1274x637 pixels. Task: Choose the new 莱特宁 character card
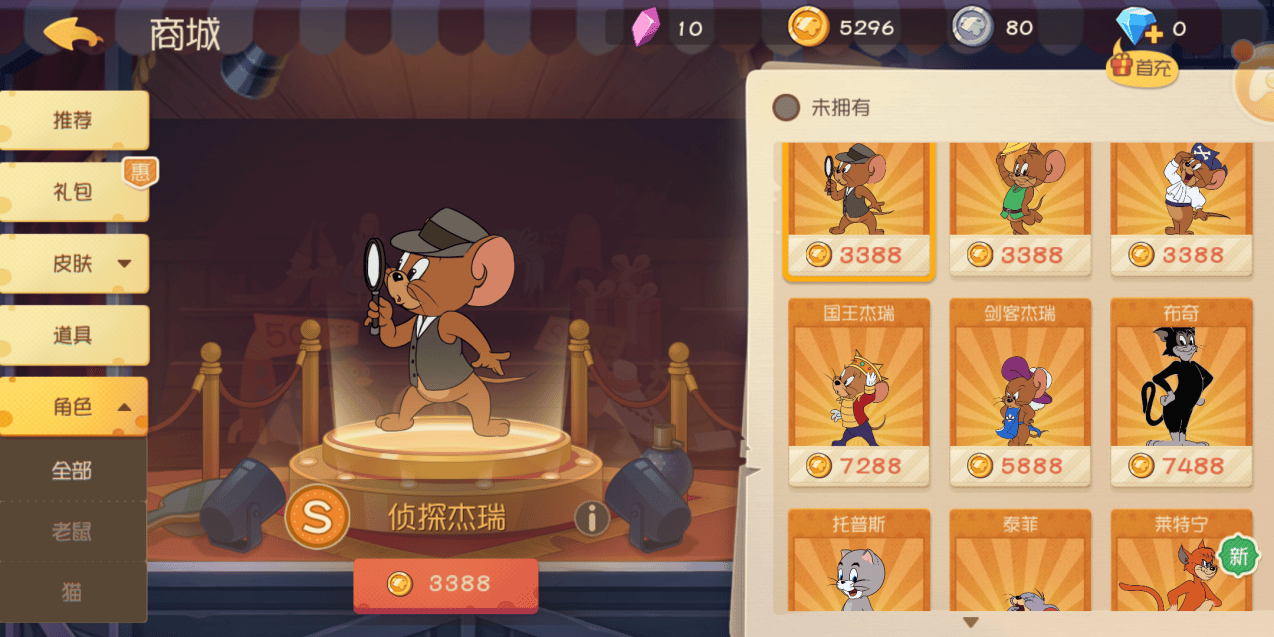(x=1181, y=560)
